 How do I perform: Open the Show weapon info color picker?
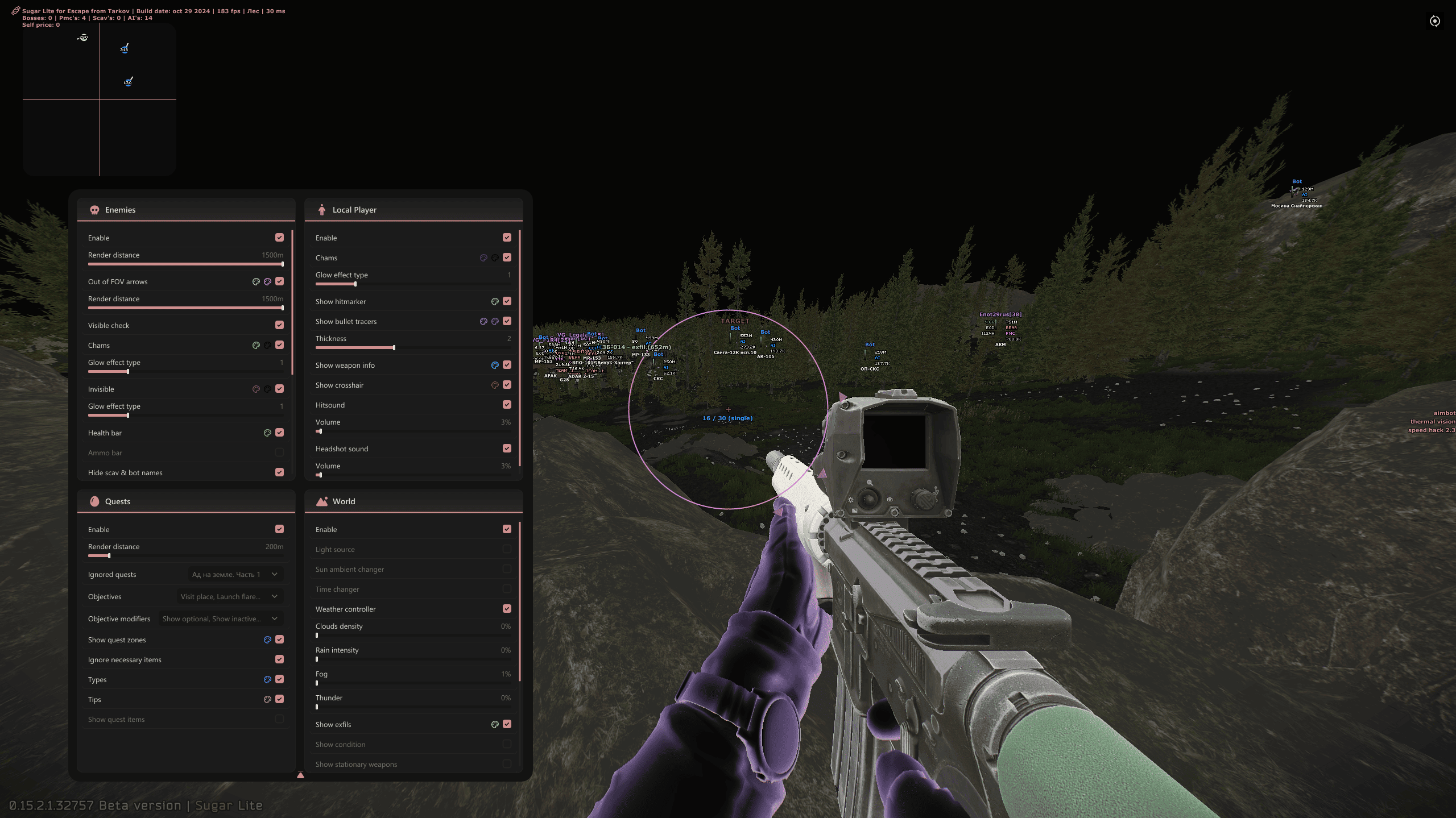click(x=495, y=366)
